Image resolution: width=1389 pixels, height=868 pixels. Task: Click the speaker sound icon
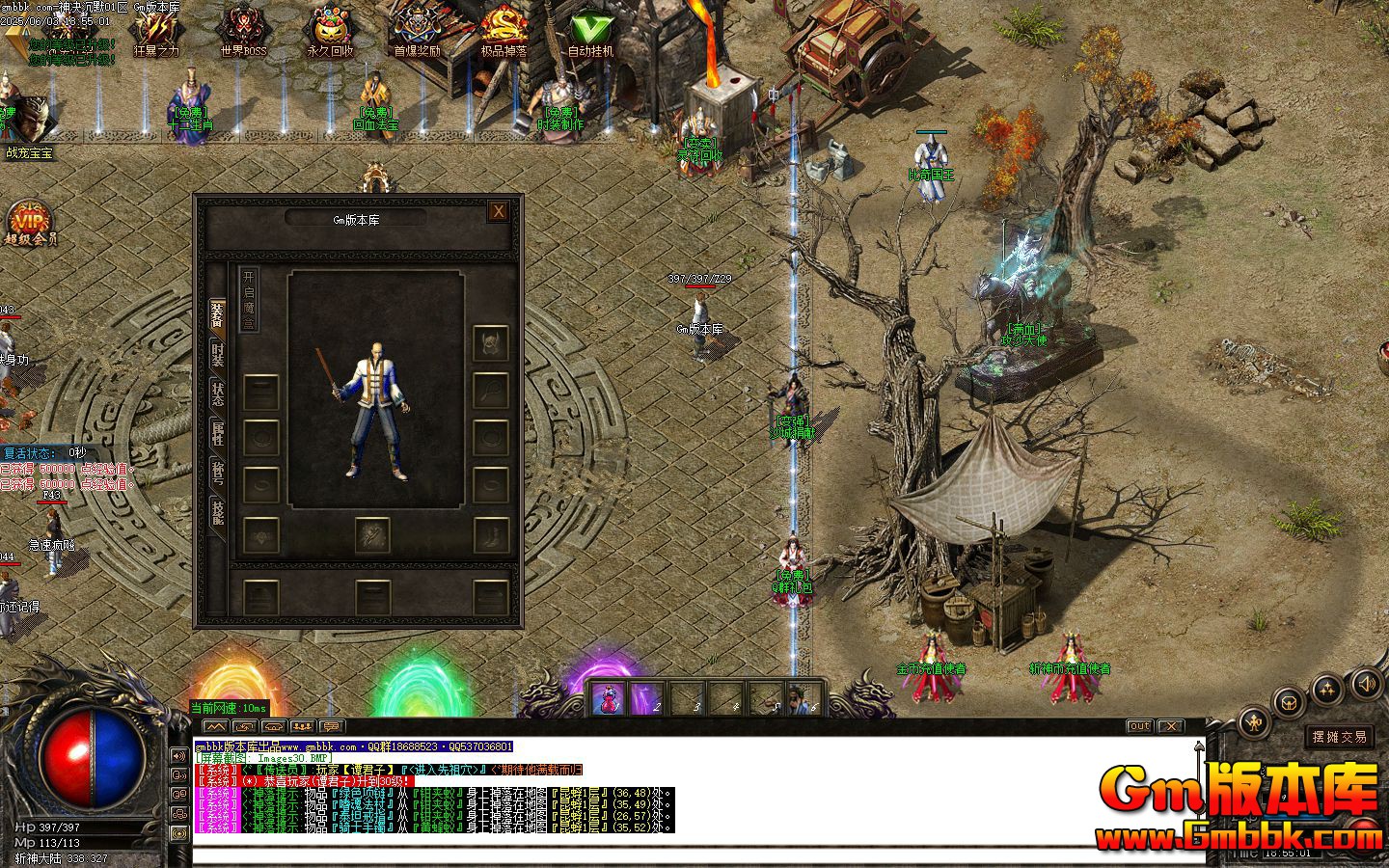1365,685
